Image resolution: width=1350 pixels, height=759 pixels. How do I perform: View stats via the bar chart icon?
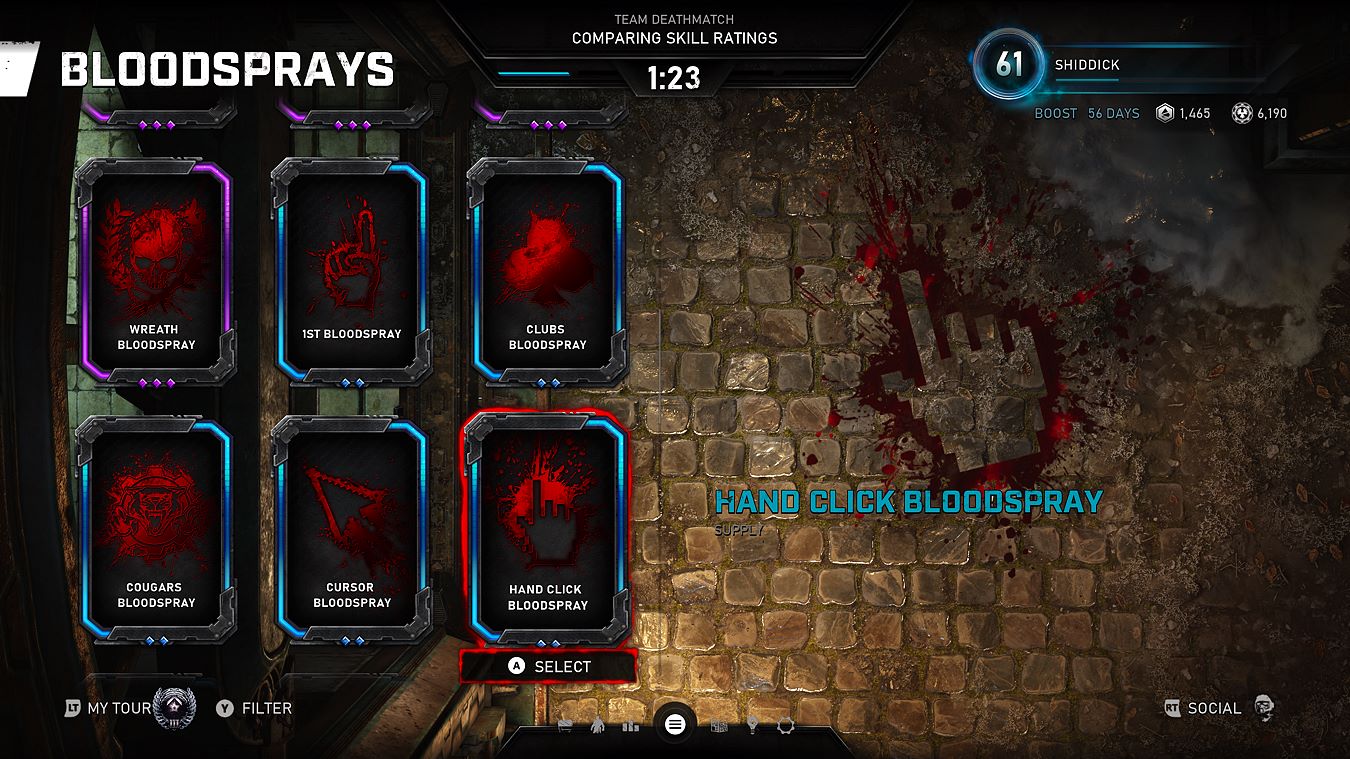point(631,726)
